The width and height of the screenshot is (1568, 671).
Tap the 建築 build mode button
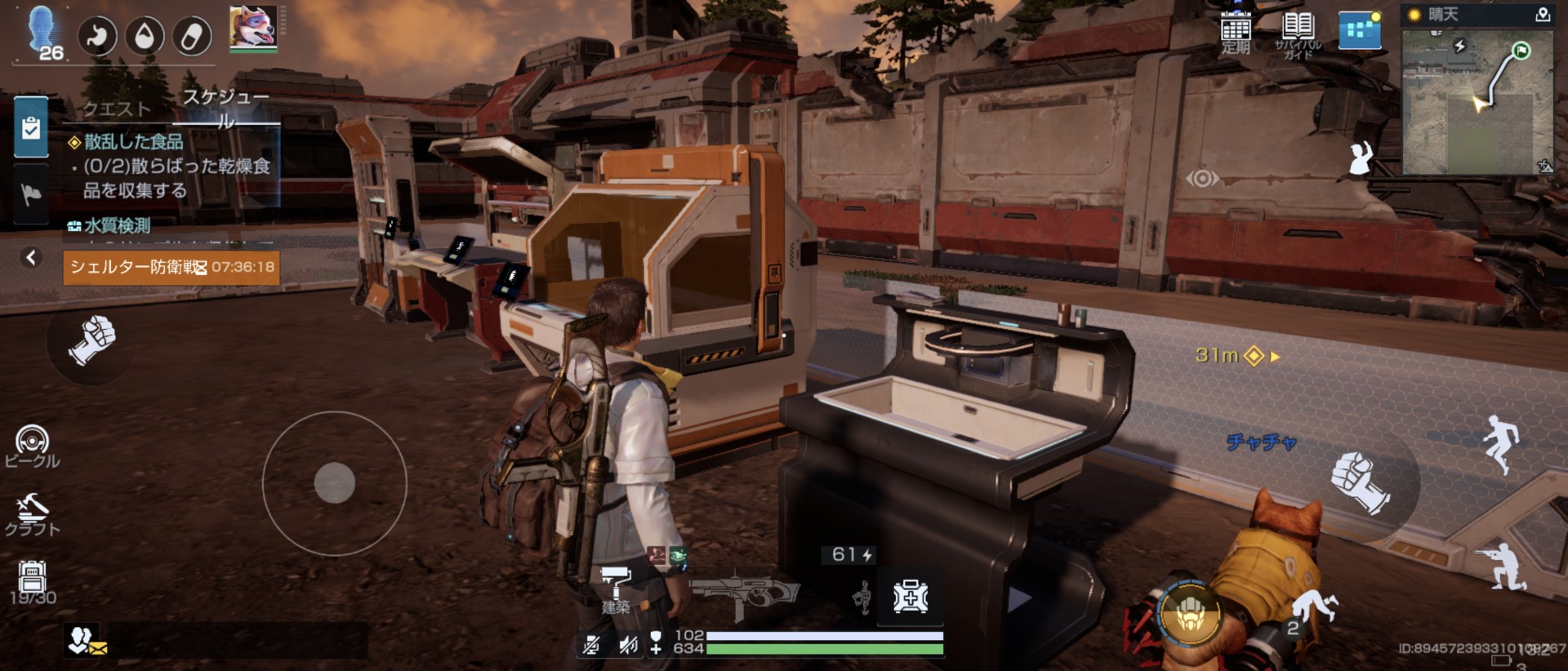pos(616,589)
